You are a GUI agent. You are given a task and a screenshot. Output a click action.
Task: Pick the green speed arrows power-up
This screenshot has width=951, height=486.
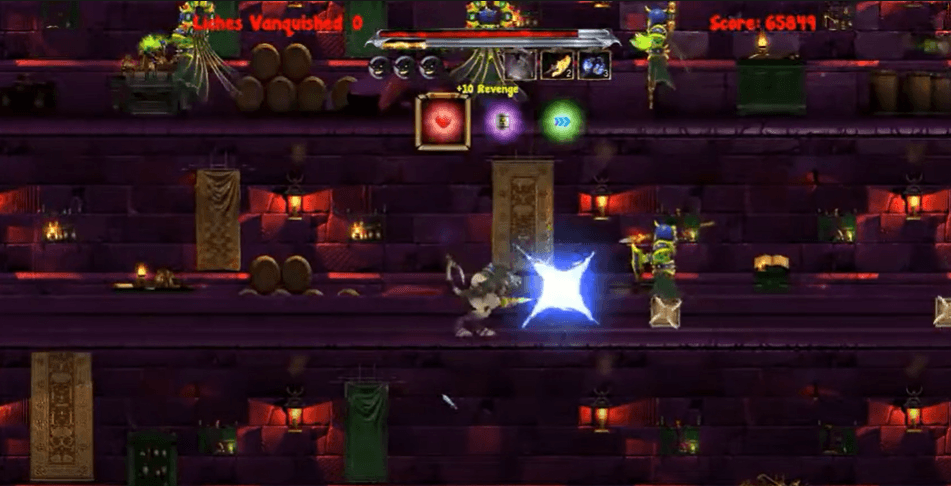point(562,122)
